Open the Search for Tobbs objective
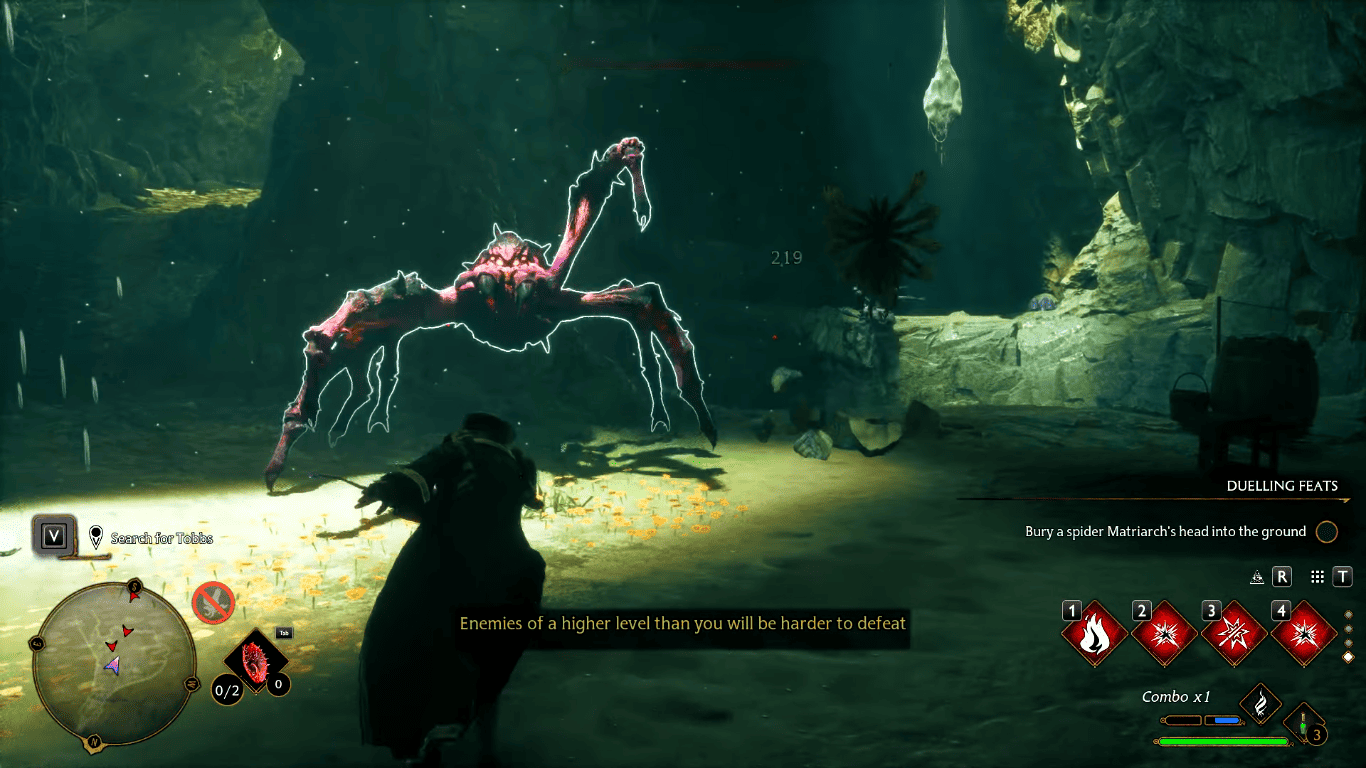Image resolution: width=1366 pixels, height=768 pixels. pos(160,537)
